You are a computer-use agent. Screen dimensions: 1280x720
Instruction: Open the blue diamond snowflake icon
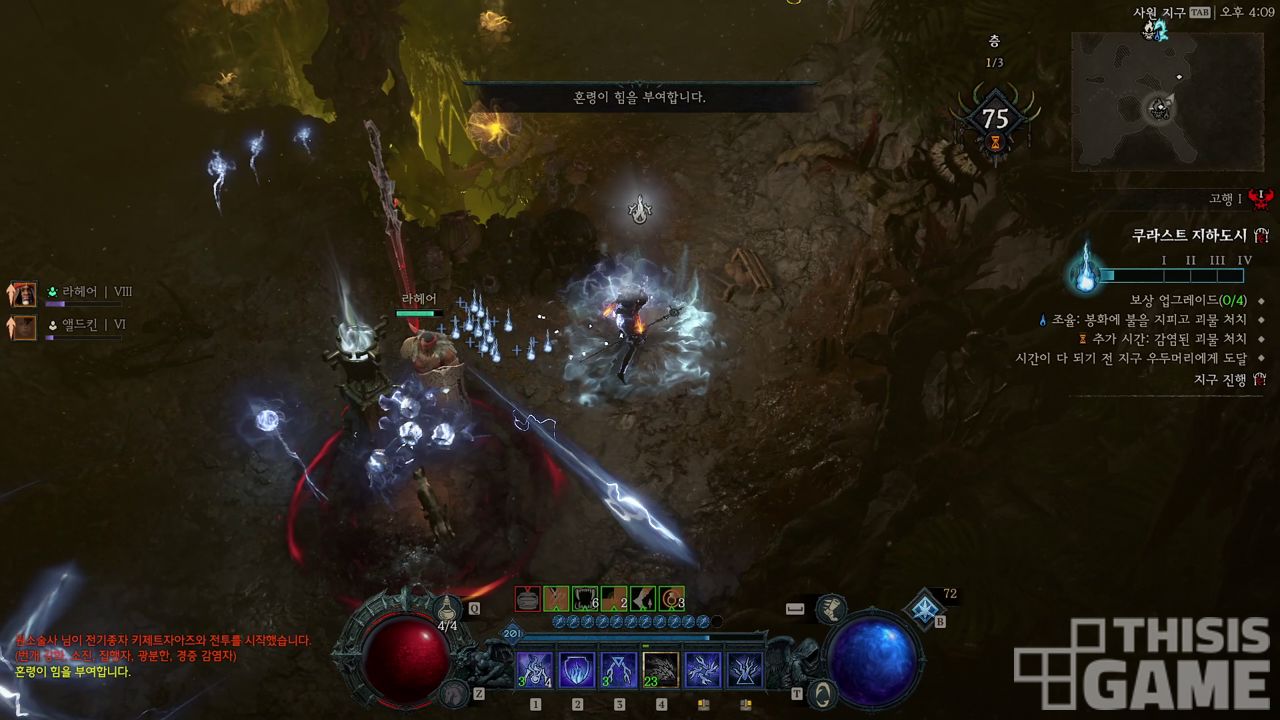pyautogui.click(x=924, y=607)
